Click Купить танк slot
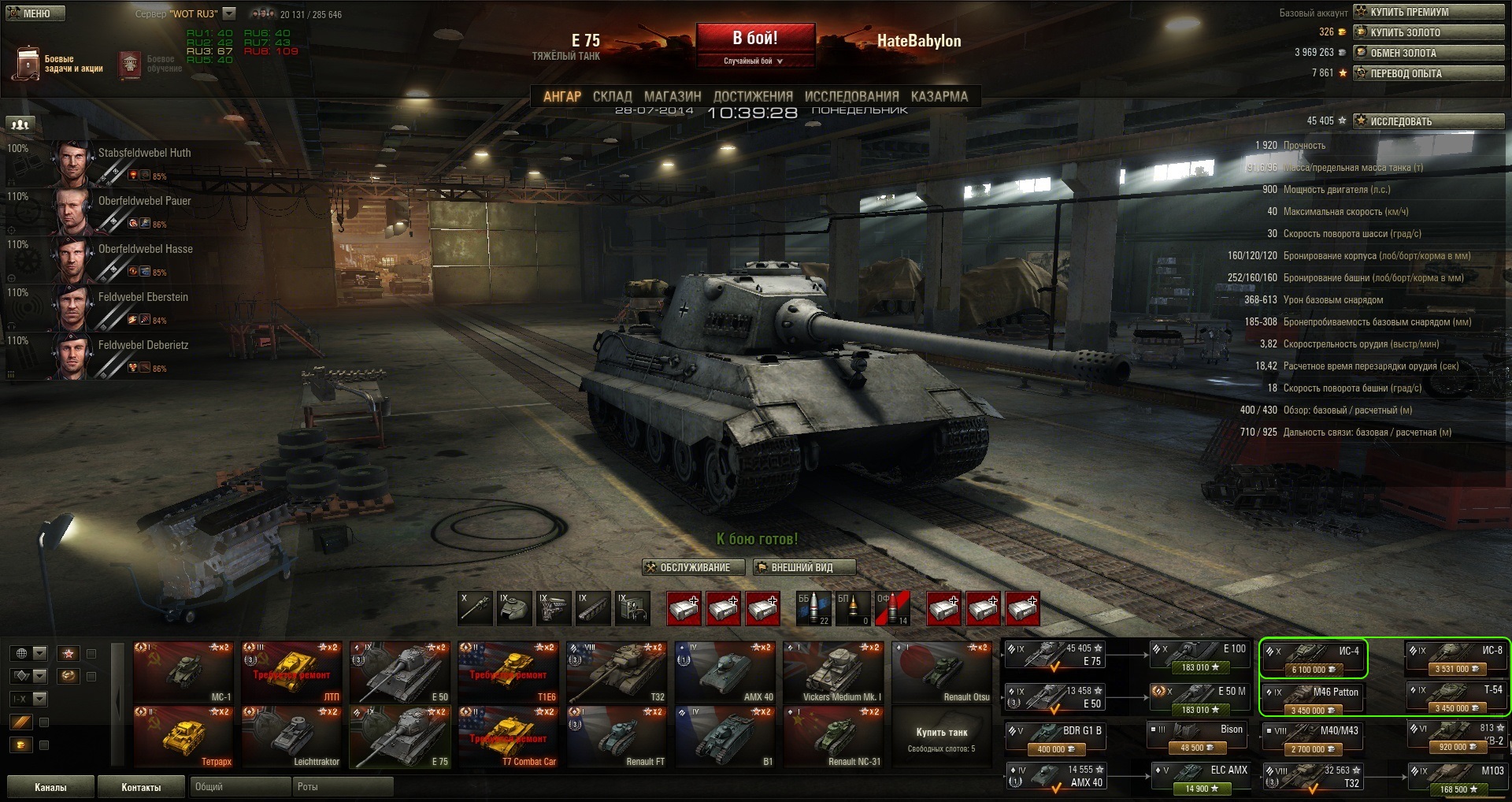1512x802 pixels. [x=941, y=737]
